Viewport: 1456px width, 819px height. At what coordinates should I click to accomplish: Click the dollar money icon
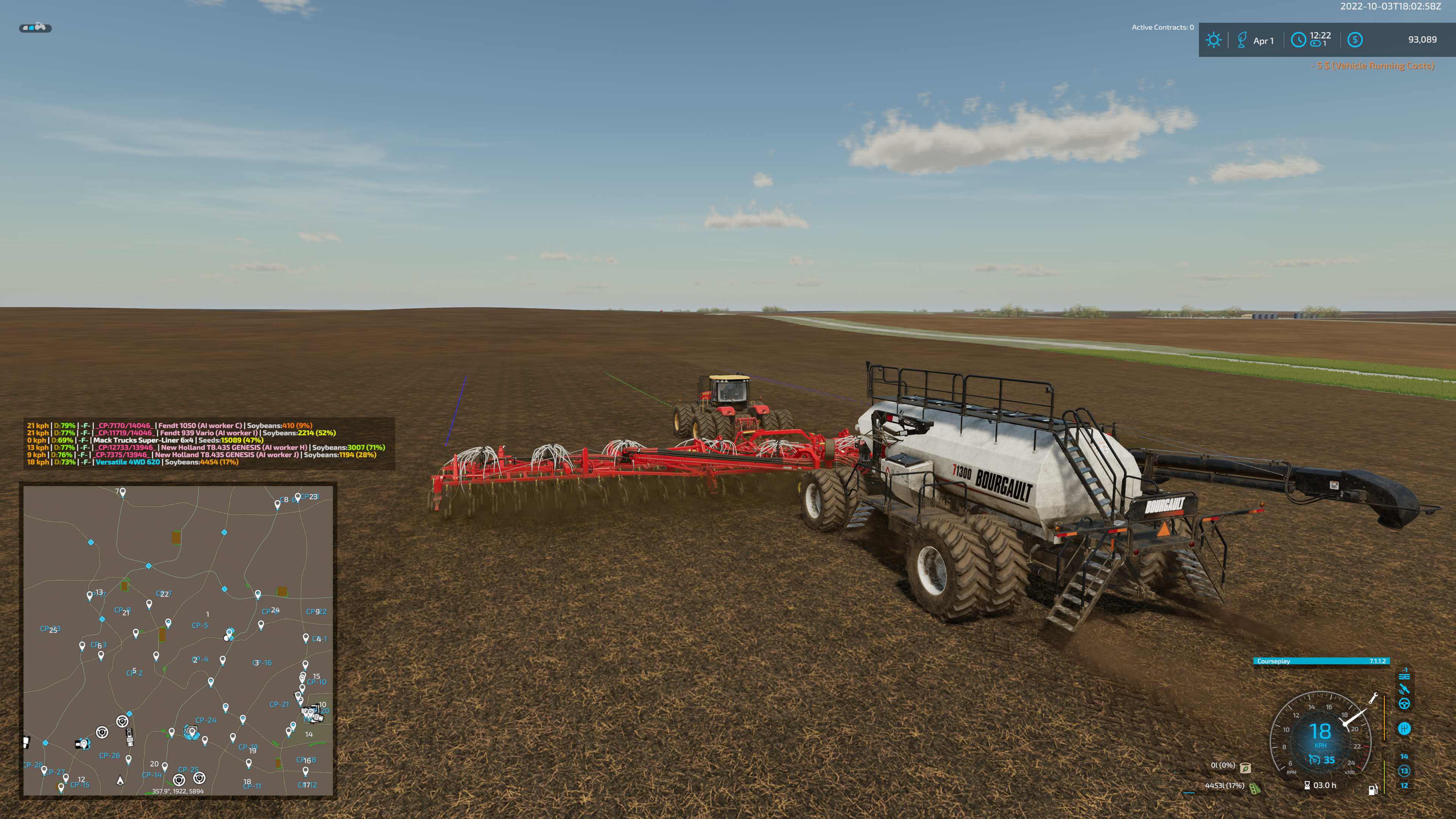[1355, 40]
